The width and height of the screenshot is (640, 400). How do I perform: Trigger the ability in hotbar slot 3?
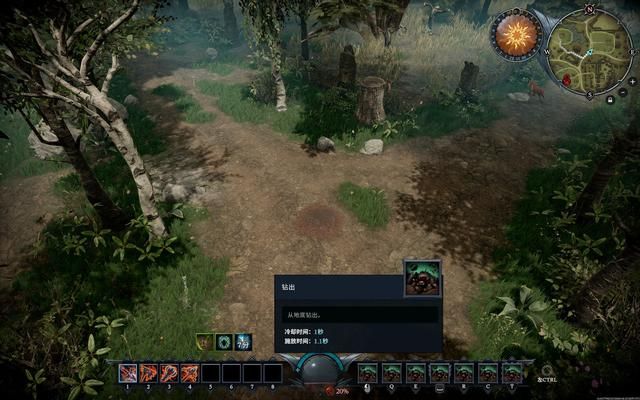pyautogui.click(x=170, y=373)
